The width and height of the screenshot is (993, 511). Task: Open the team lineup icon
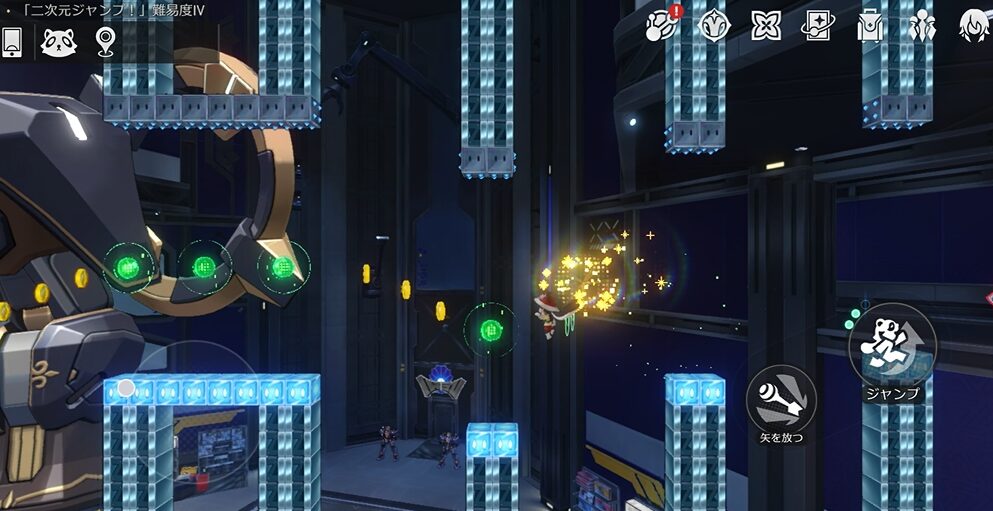tap(922, 24)
